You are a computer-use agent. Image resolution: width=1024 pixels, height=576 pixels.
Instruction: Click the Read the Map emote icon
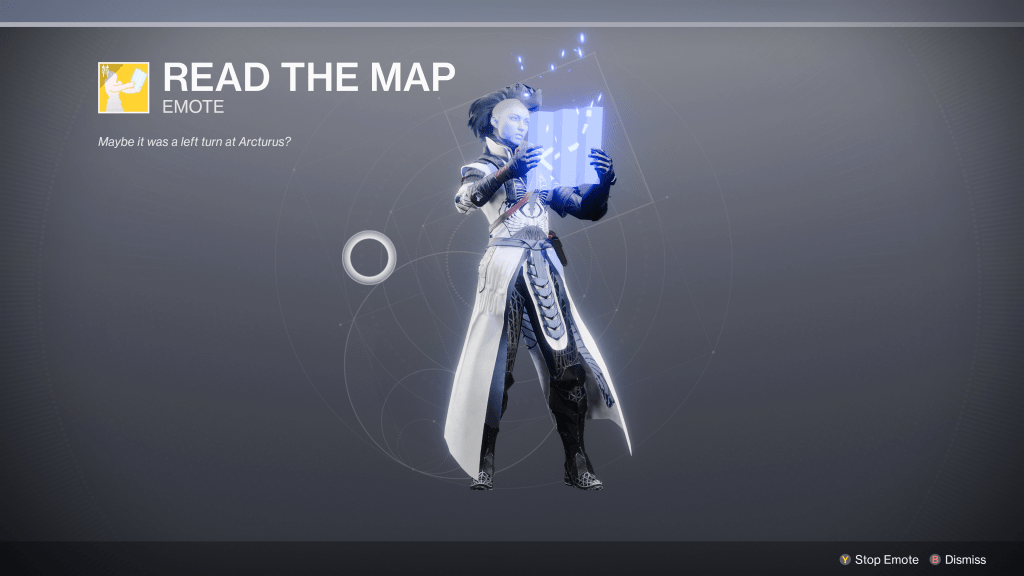pos(123,87)
